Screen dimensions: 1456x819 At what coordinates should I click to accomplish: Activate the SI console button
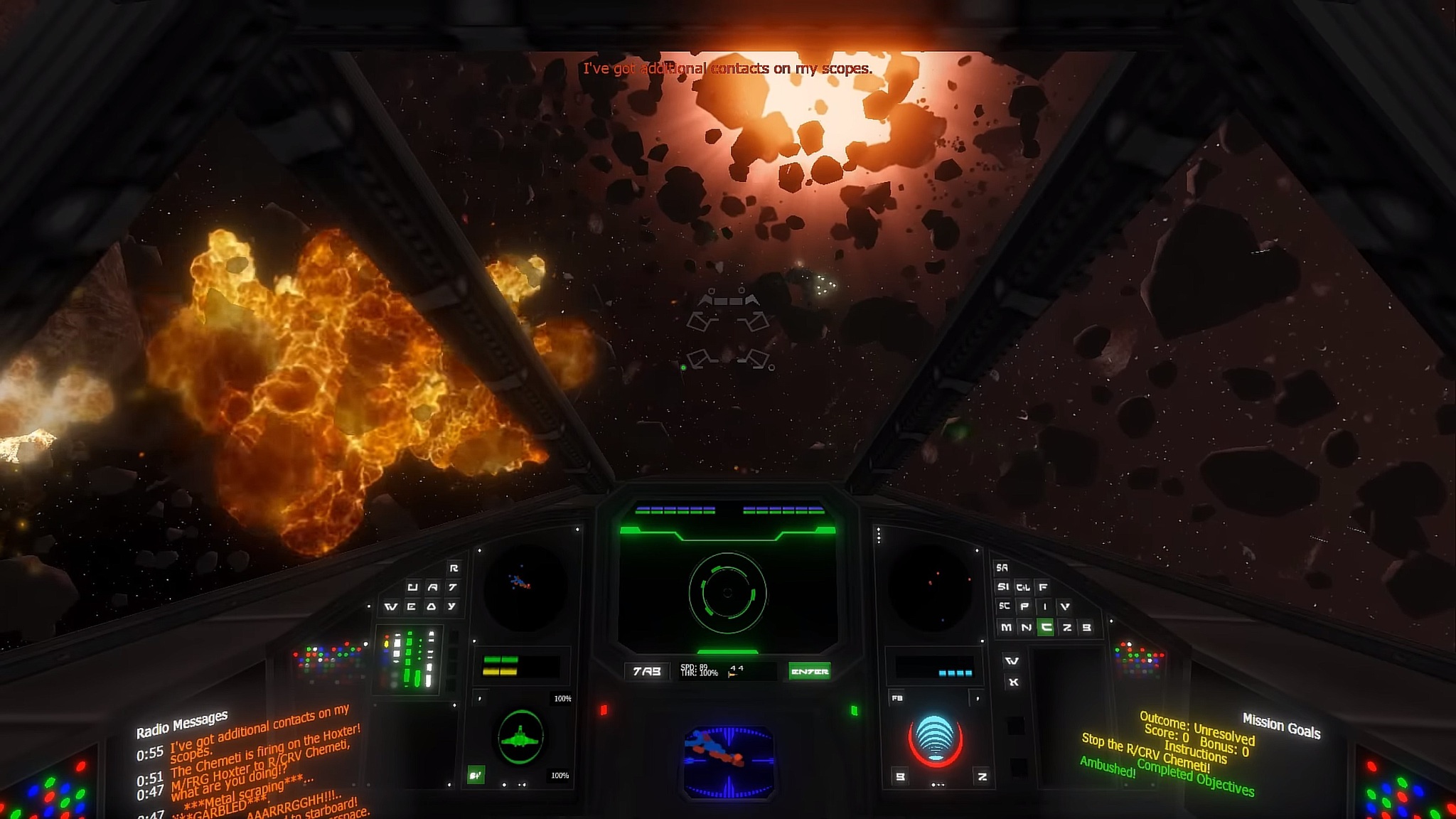(1003, 587)
